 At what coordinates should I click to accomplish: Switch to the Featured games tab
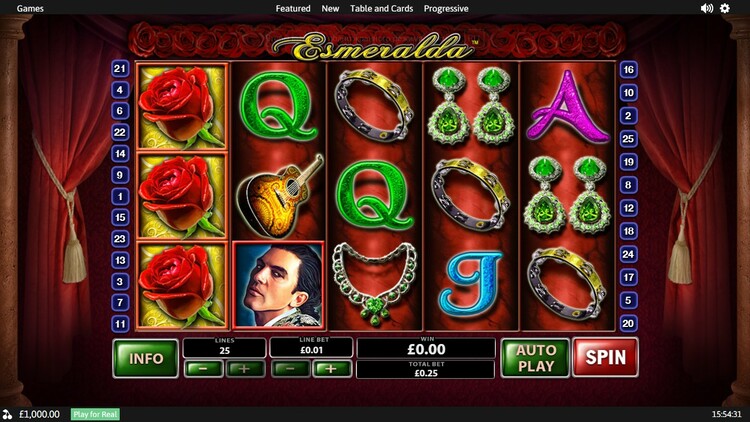tap(293, 8)
